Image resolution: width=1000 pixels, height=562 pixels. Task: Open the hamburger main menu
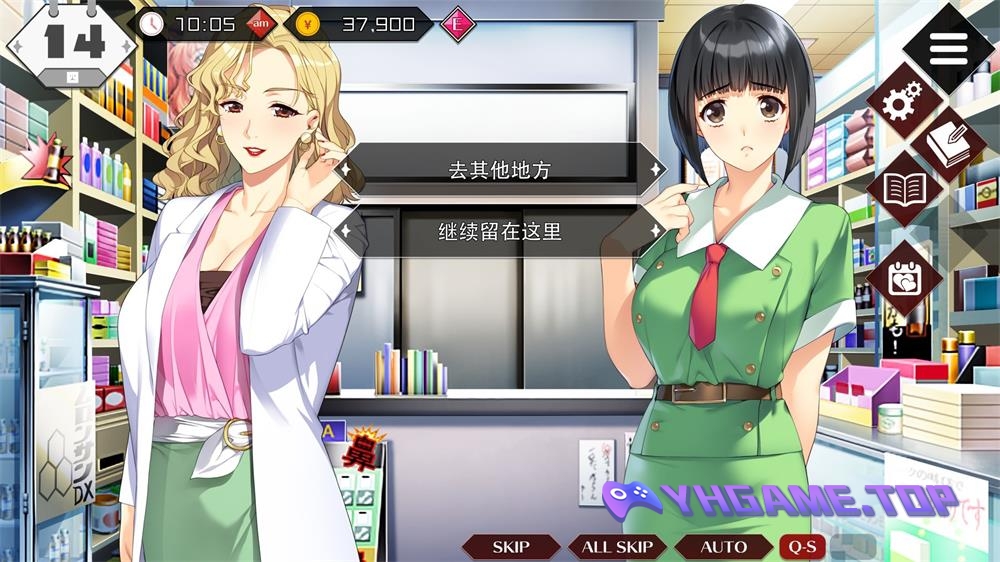pyautogui.click(x=947, y=45)
